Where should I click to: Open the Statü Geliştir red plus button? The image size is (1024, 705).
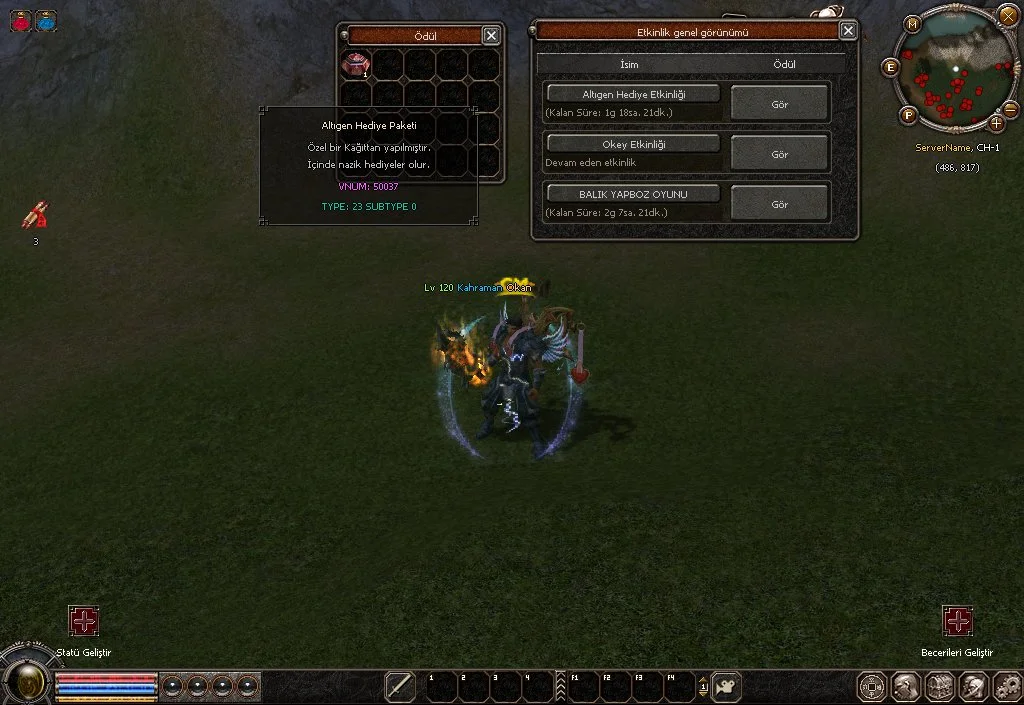(x=84, y=621)
